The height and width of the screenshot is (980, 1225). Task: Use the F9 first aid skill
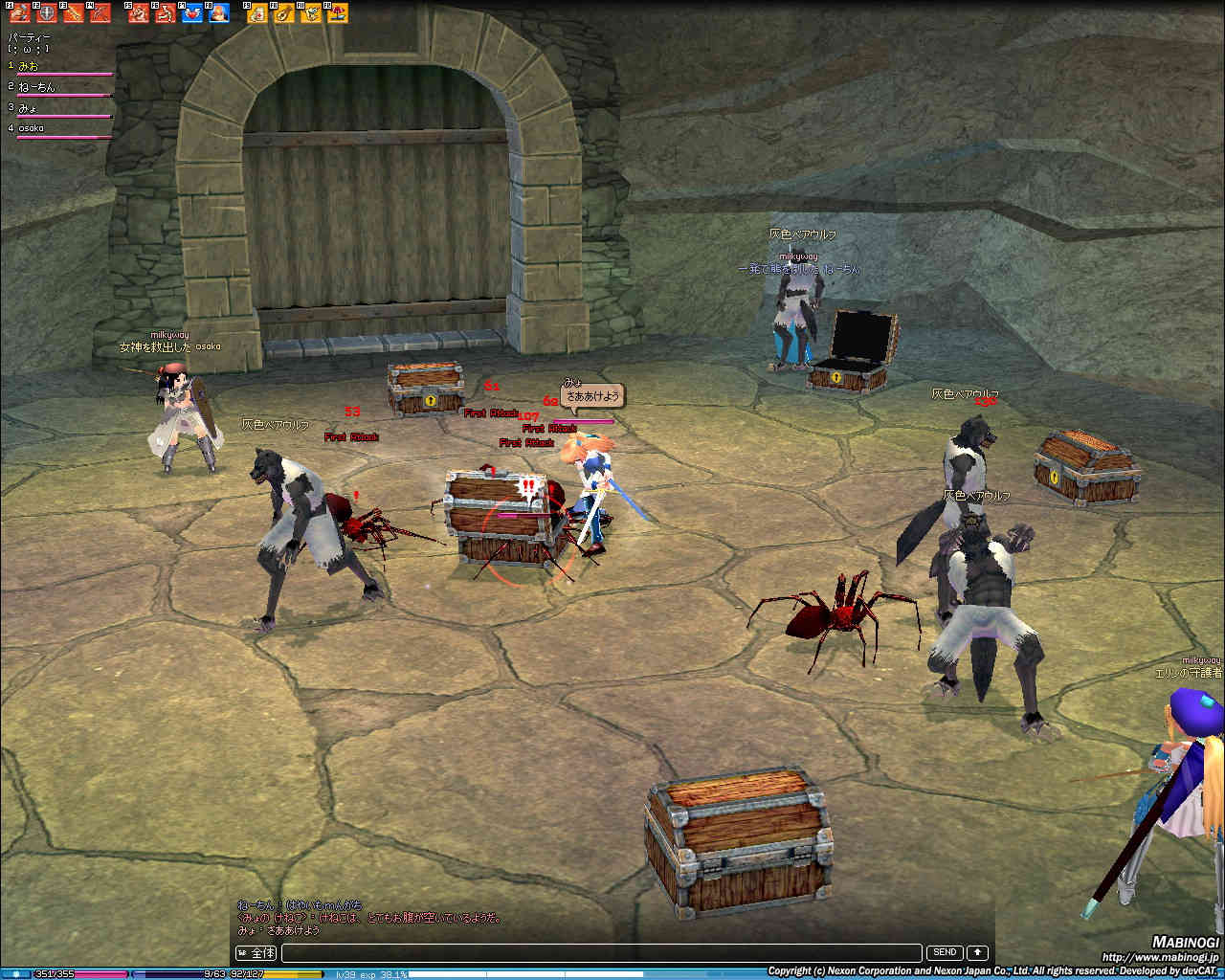point(258,13)
